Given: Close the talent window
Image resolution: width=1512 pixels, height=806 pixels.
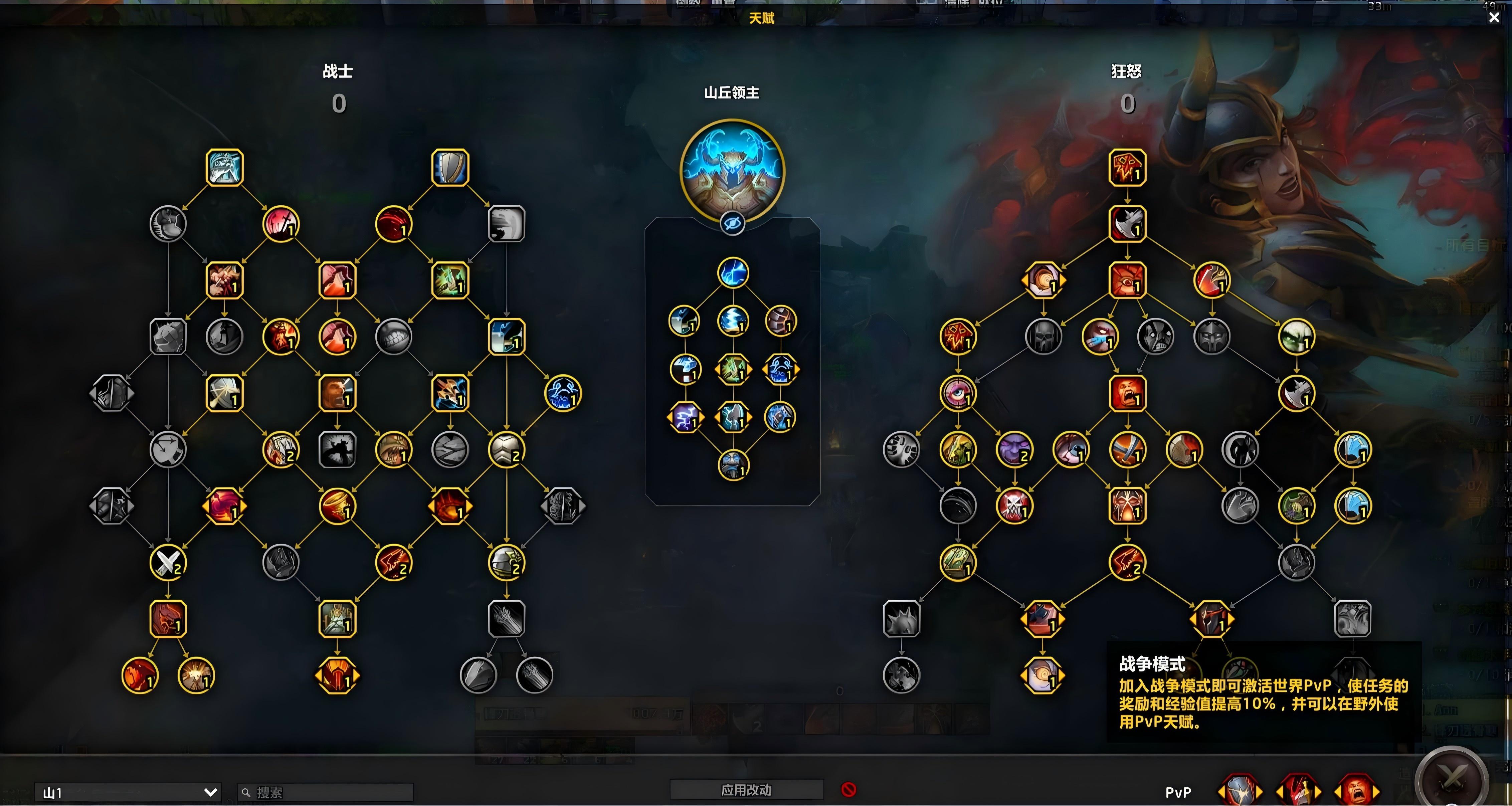Looking at the screenshot, I should point(1494,18).
